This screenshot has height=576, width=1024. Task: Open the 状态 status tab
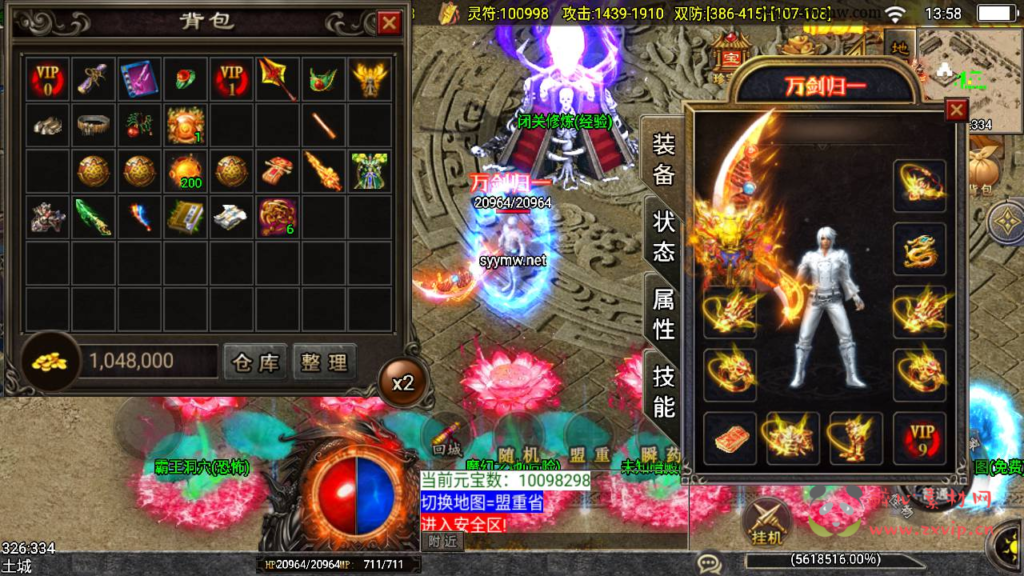(664, 236)
